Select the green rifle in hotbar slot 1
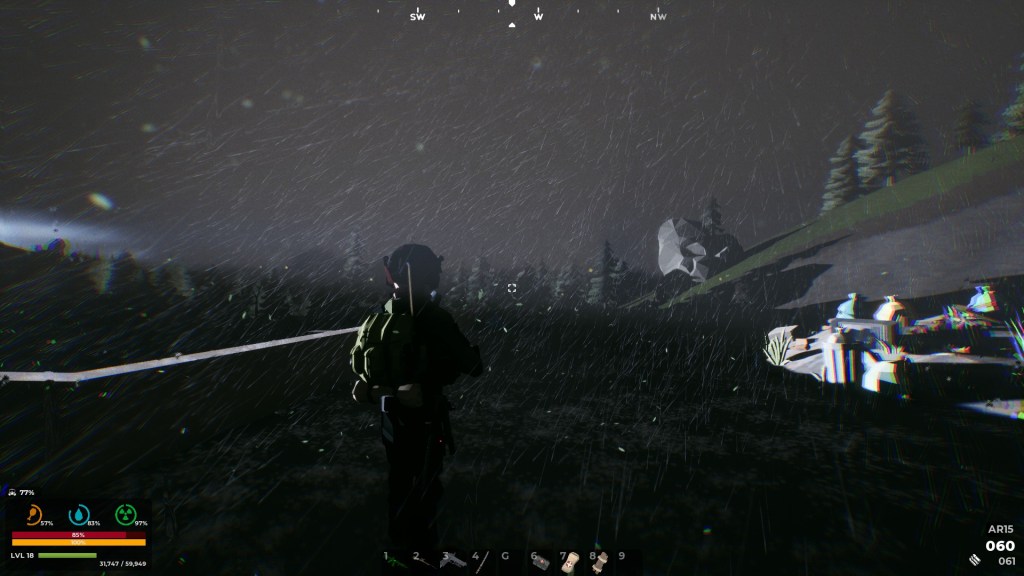The image size is (1024, 576). 398,561
